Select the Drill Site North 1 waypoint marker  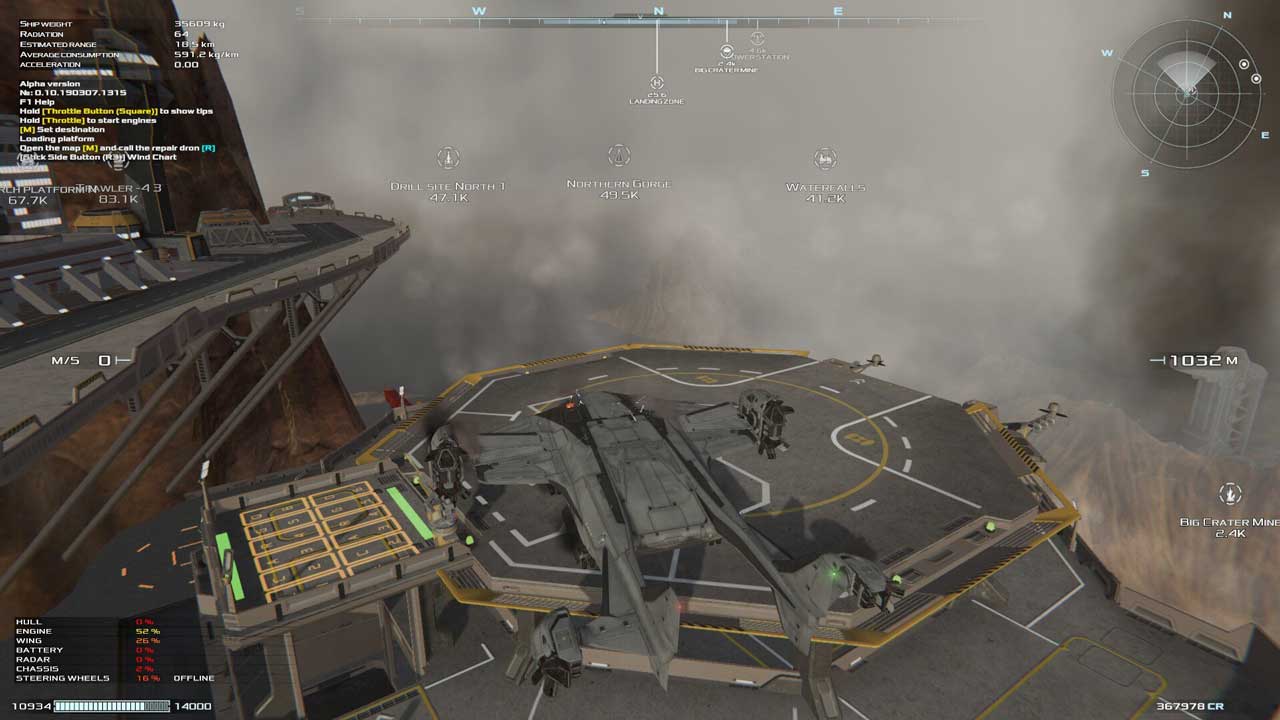pos(449,158)
